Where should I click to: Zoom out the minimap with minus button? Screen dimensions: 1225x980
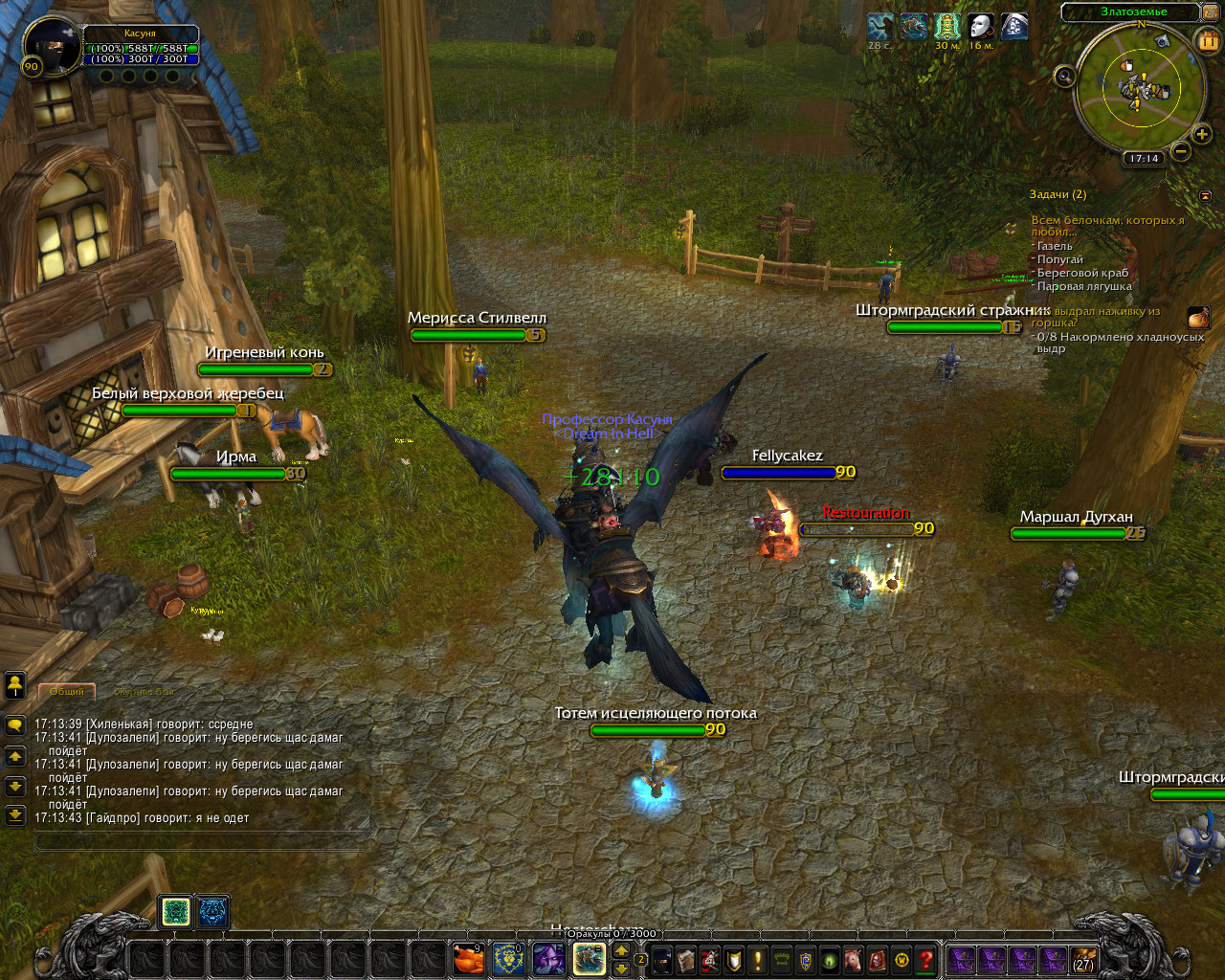pos(1181,150)
